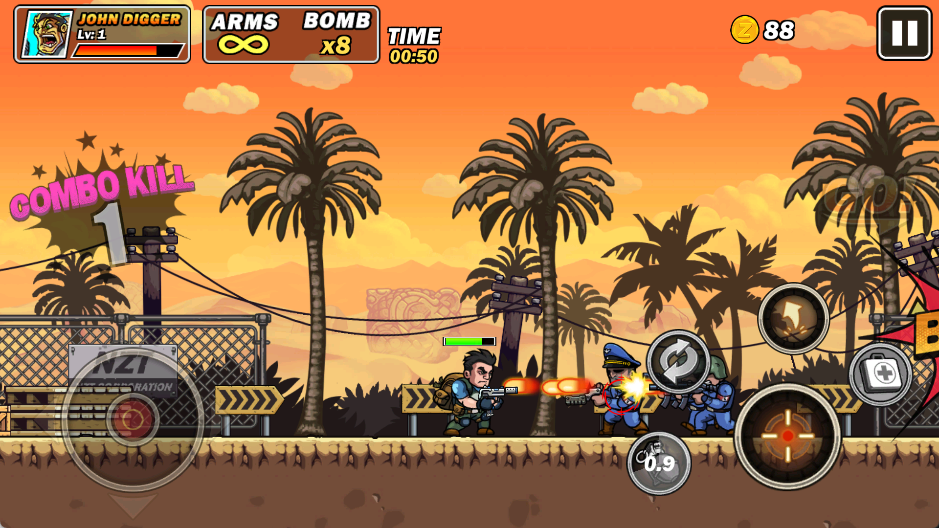Pause the game
The width and height of the screenshot is (939, 528).
(x=904, y=33)
